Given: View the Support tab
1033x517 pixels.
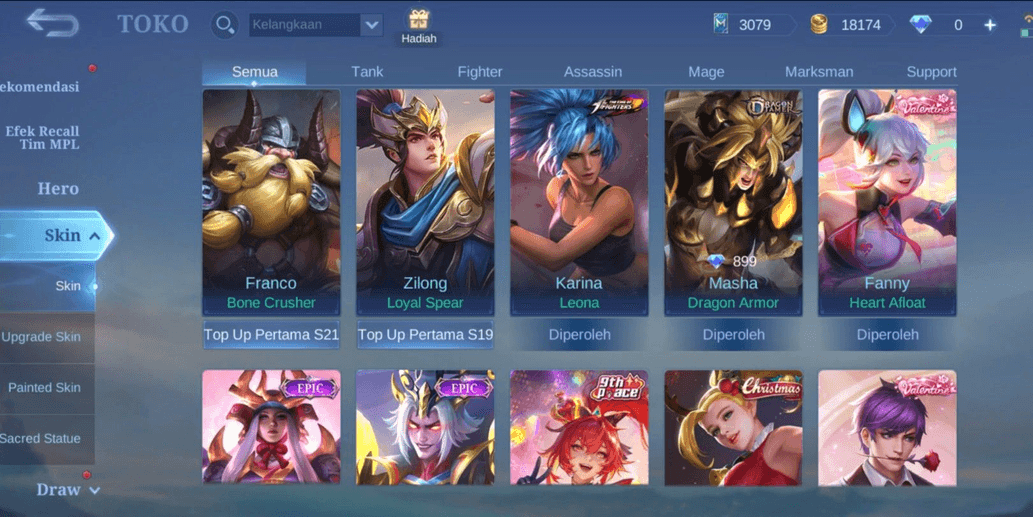Looking at the screenshot, I should point(931,72).
